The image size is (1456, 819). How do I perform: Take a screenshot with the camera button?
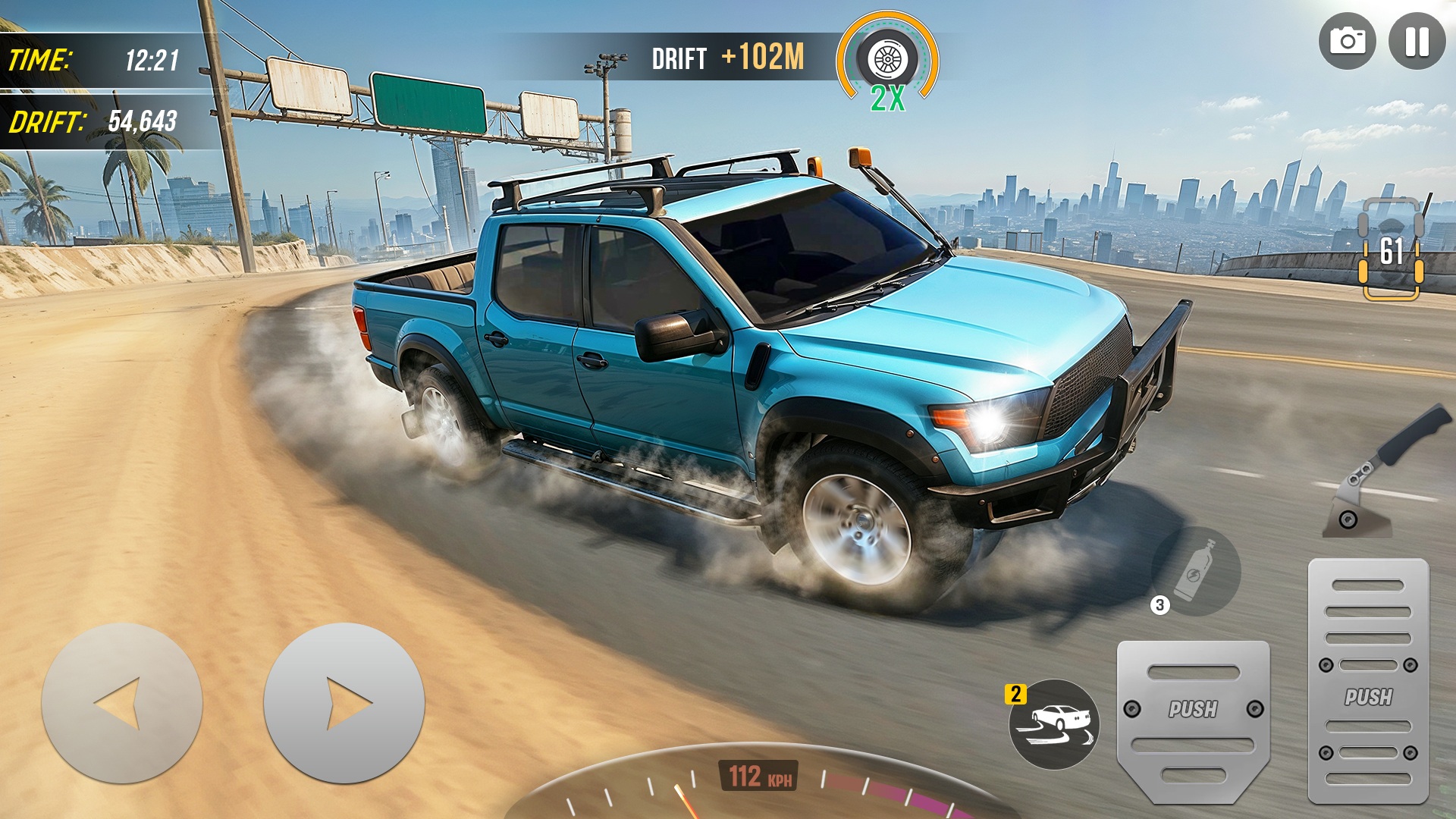pyautogui.click(x=1347, y=42)
